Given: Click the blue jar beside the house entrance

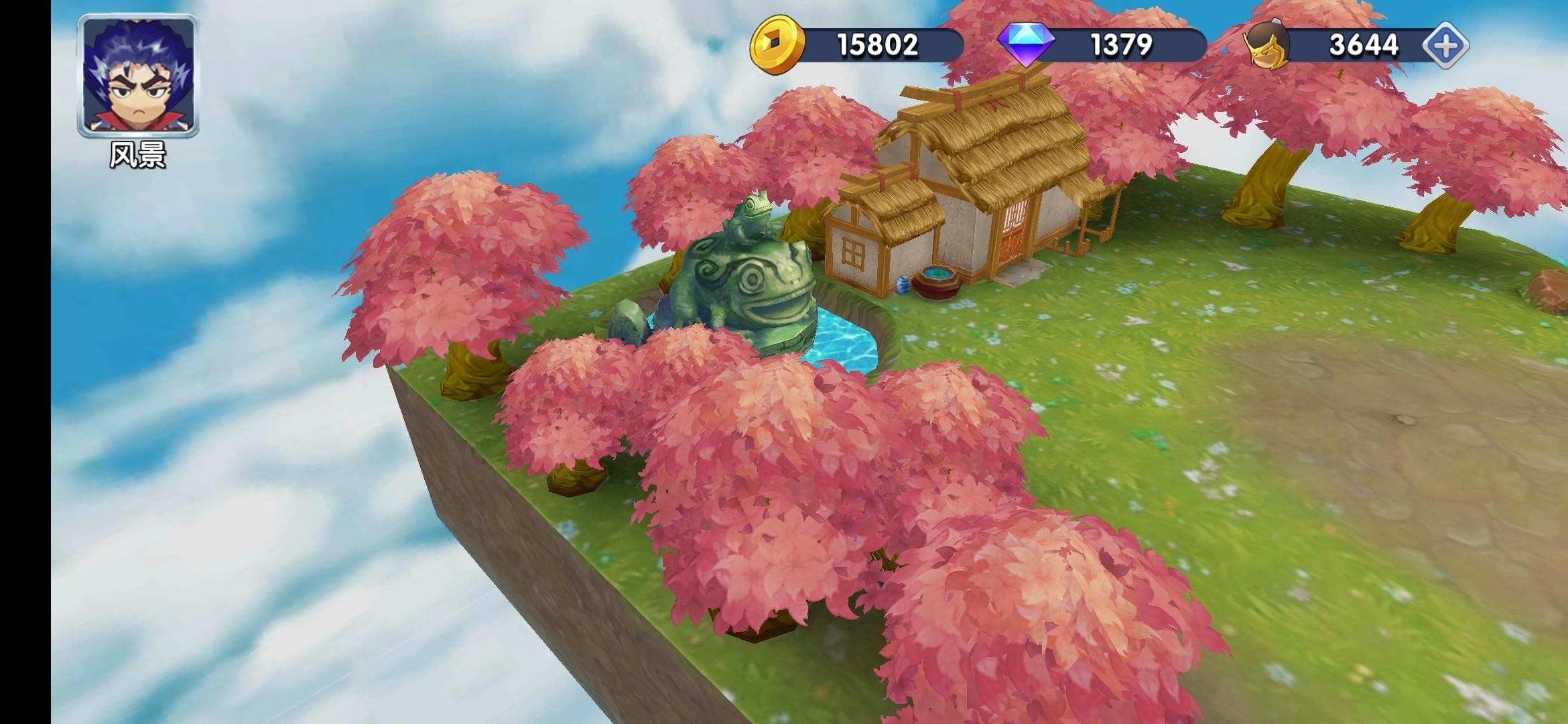Looking at the screenshot, I should 903,286.
